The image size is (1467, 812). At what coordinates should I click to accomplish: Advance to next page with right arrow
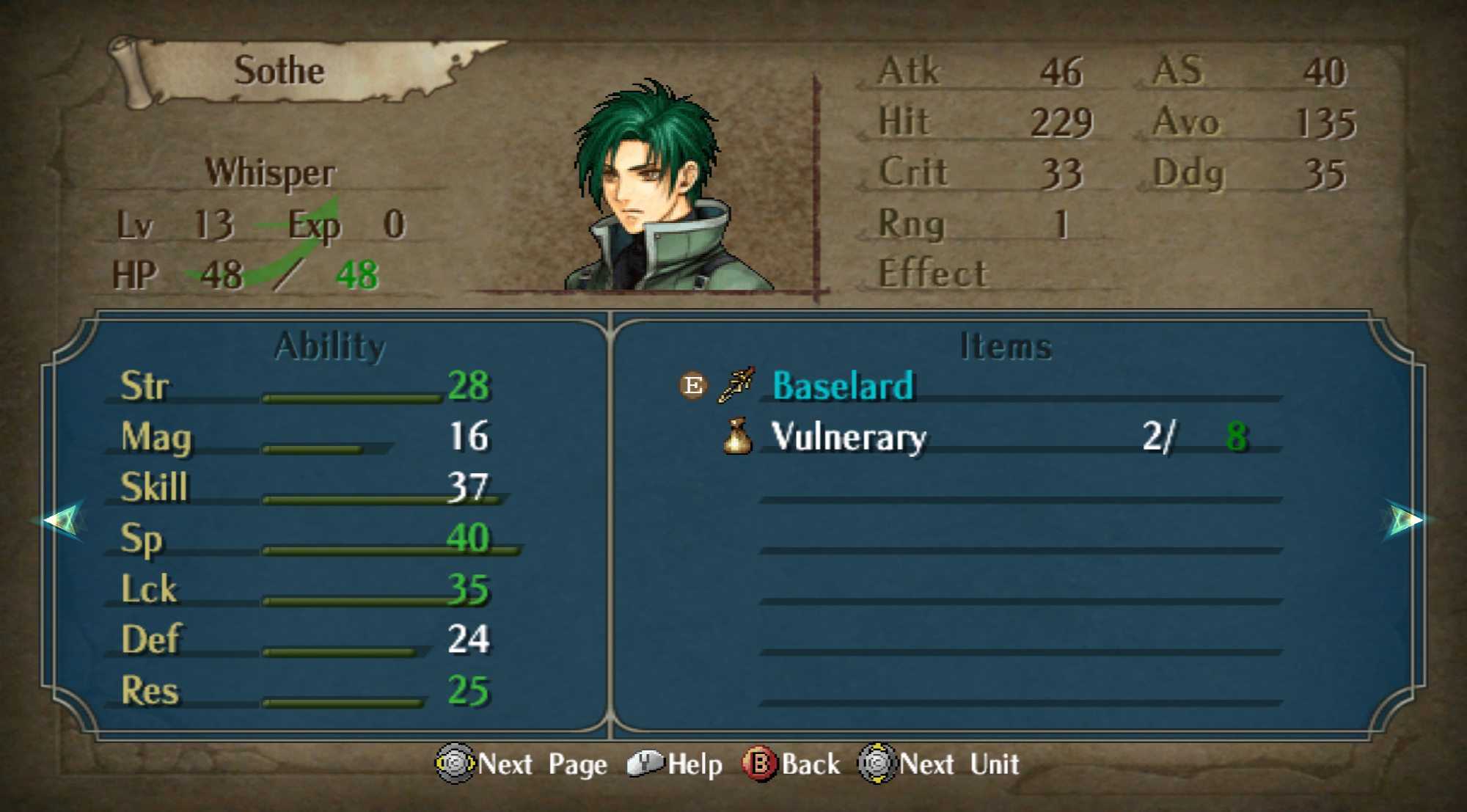point(1405,520)
